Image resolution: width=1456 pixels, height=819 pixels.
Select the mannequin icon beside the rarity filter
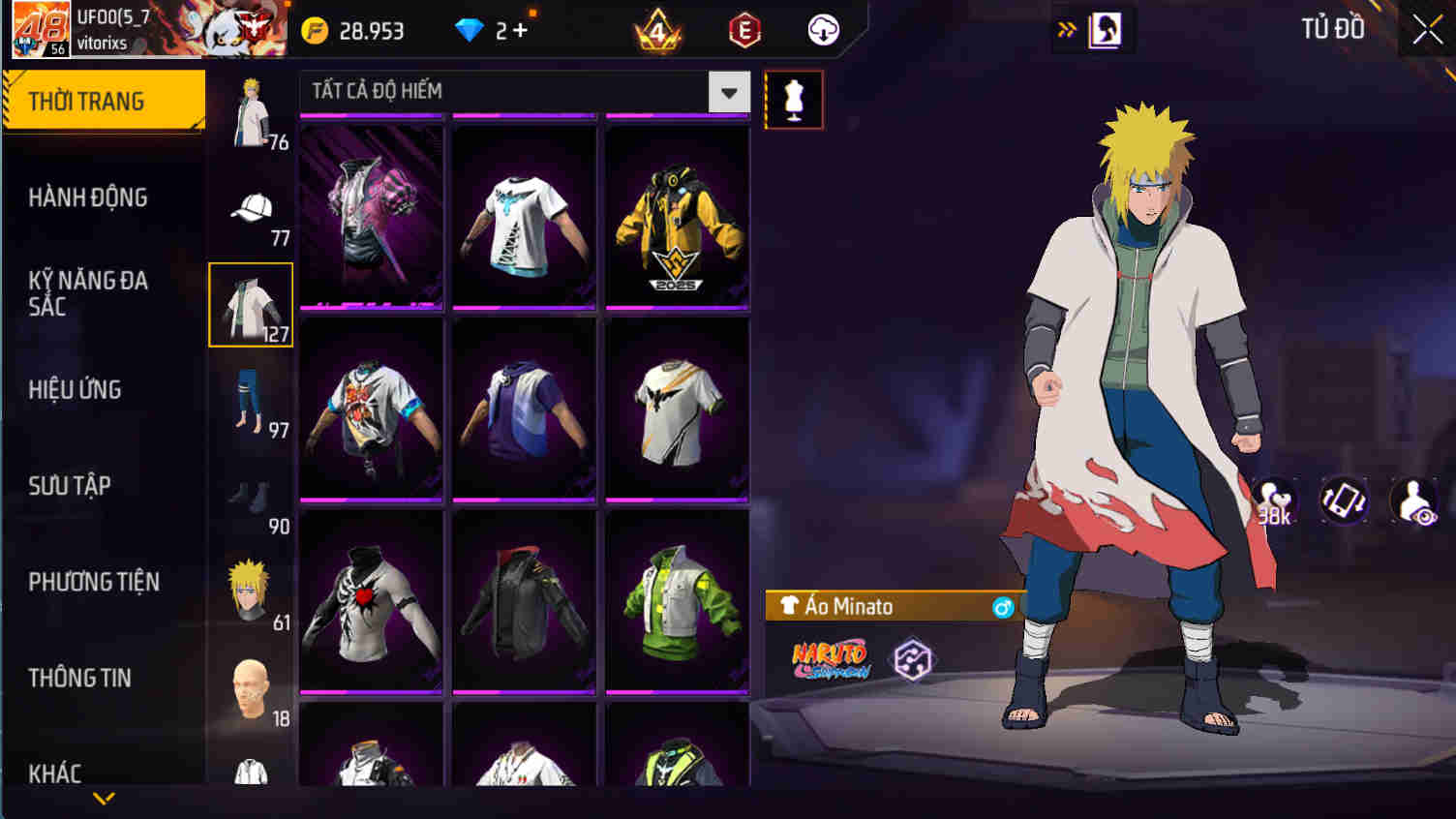(794, 98)
